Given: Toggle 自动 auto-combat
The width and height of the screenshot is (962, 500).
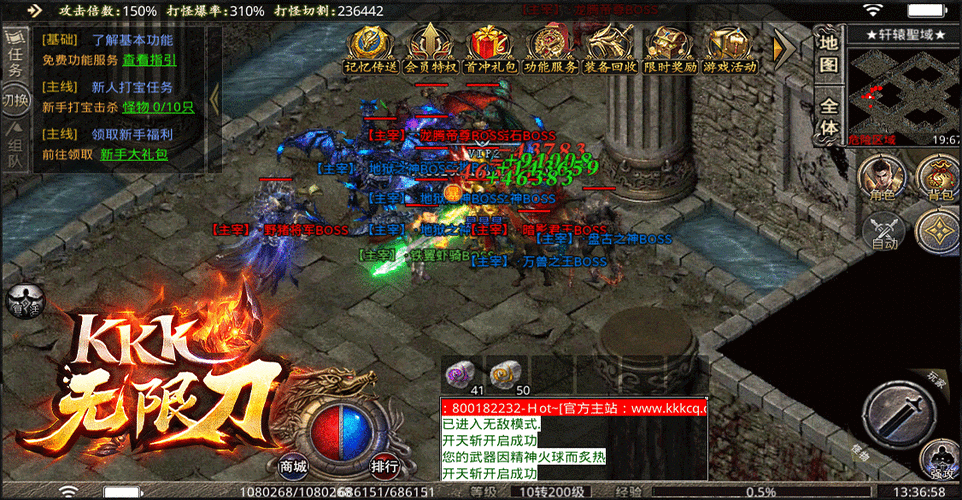Looking at the screenshot, I should (x=884, y=234).
